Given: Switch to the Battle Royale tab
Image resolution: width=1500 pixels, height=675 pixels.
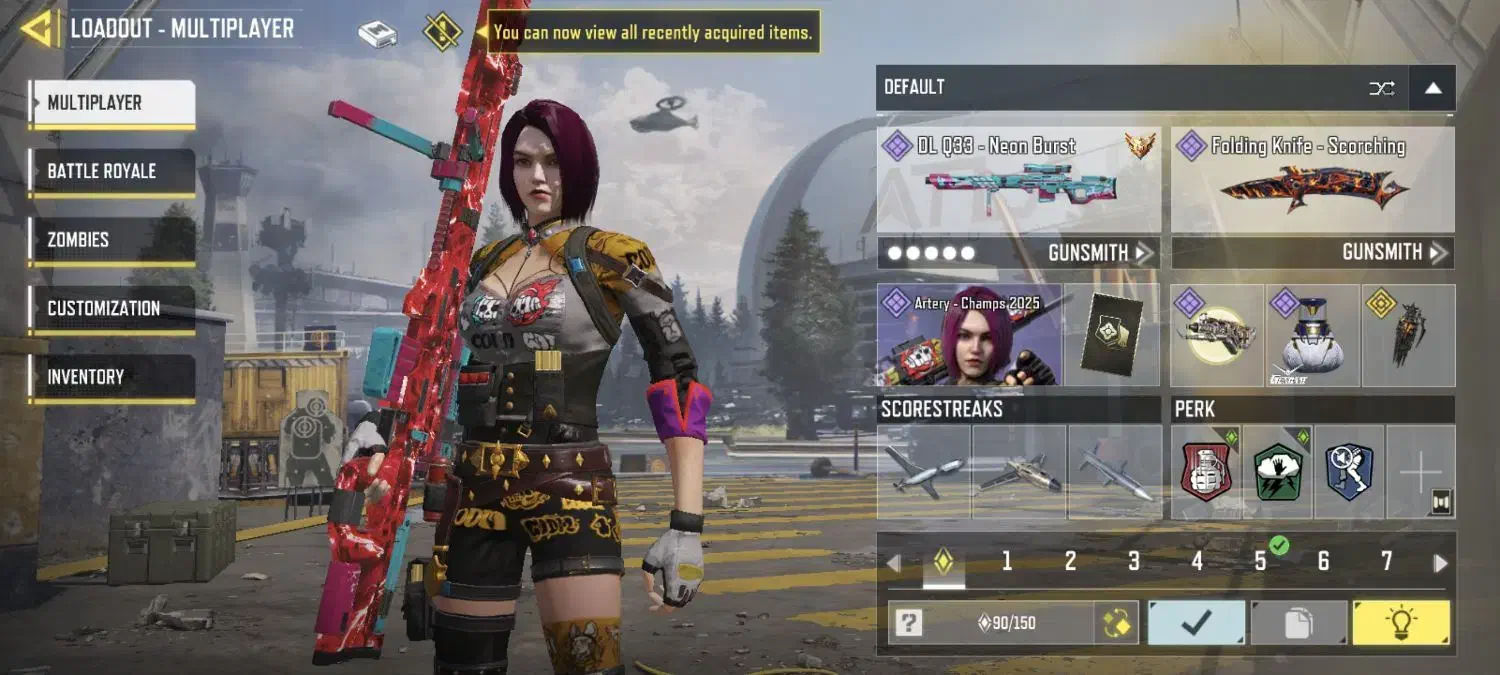Looking at the screenshot, I should [111, 171].
